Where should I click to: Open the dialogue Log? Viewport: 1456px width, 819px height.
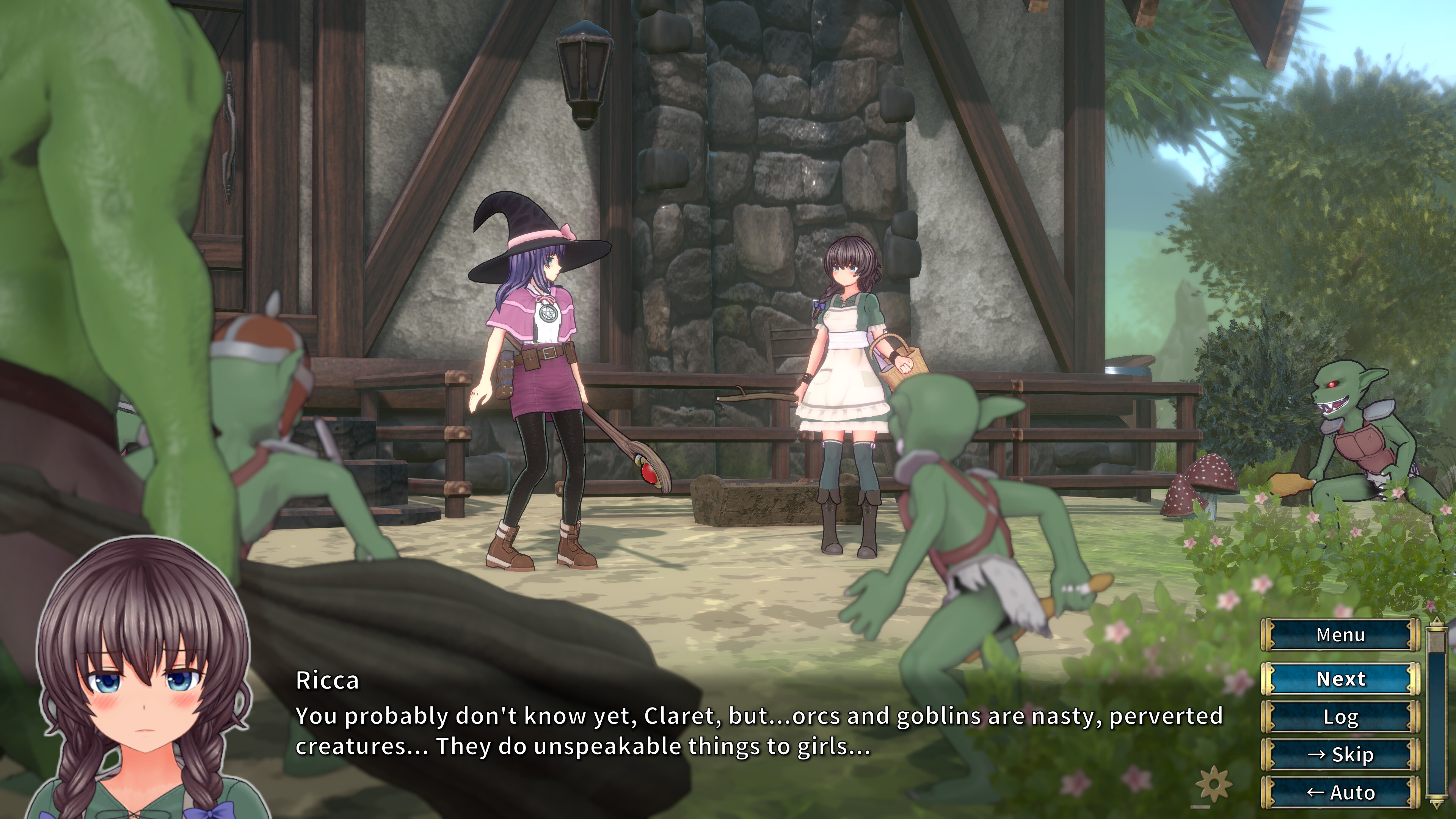pyautogui.click(x=1340, y=717)
